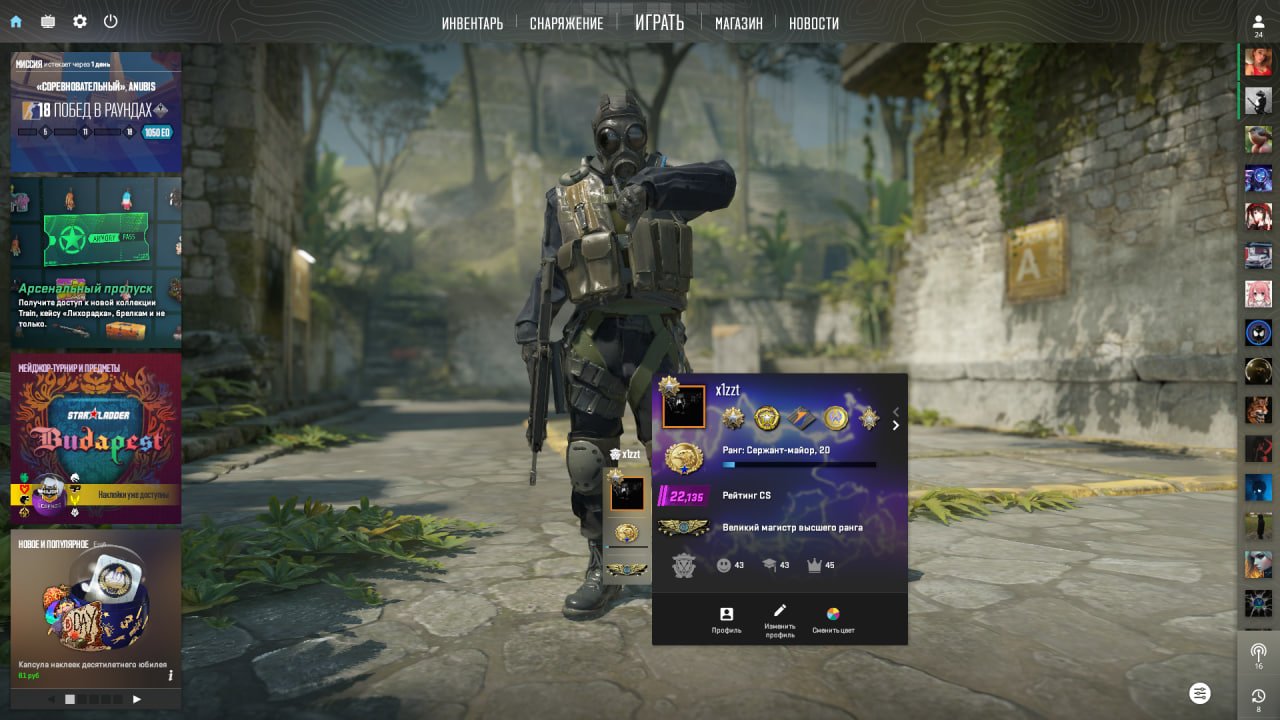Screen dimensions: 1280x720
Task: Click left chevron beside medal row
Action: (x=895, y=411)
